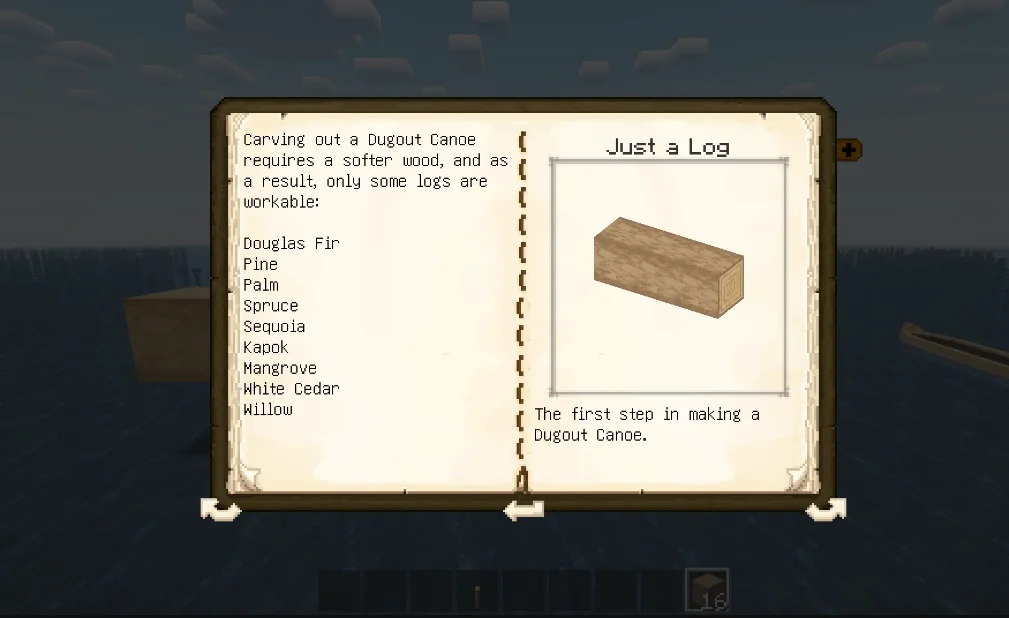Select the hotbar slot with the stick item

[477, 591]
